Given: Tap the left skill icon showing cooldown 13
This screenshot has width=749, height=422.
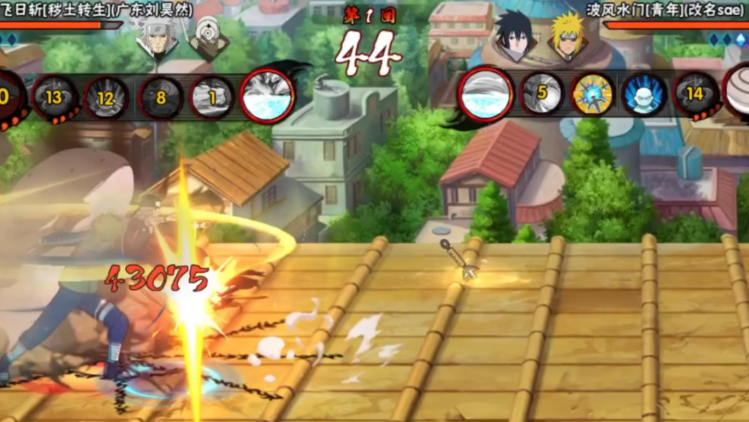Looking at the screenshot, I should 55,97.
